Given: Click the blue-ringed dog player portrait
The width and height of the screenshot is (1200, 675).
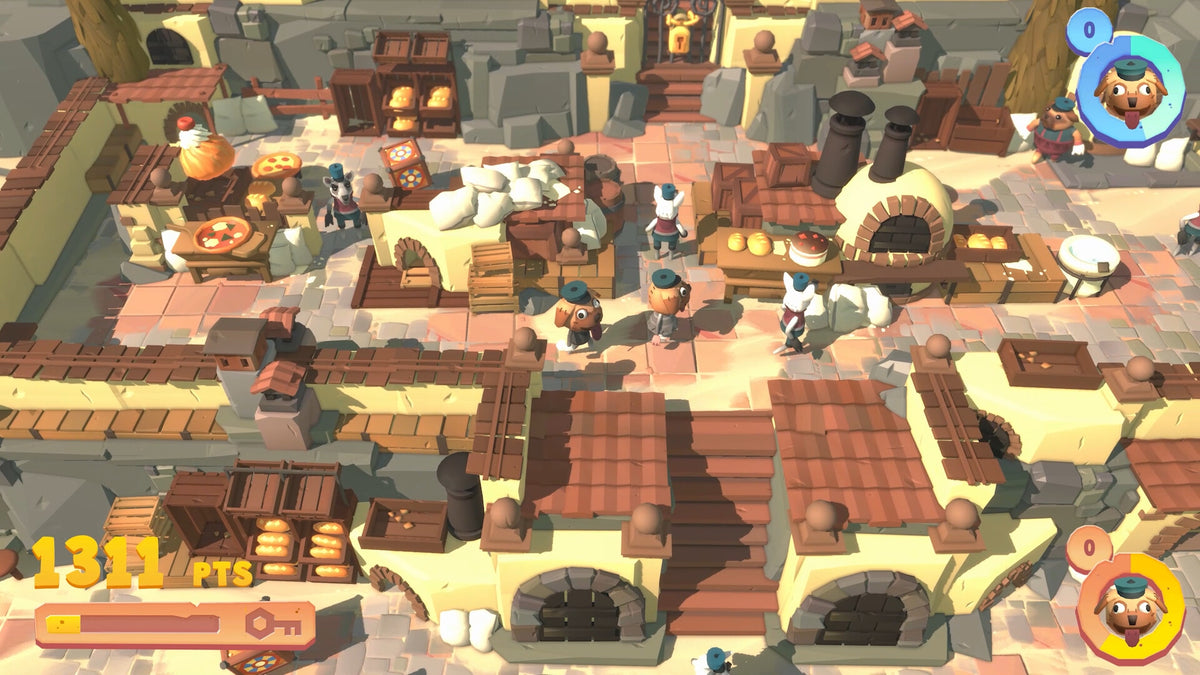Looking at the screenshot, I should pyautogui.click(x=1131, y=90).
